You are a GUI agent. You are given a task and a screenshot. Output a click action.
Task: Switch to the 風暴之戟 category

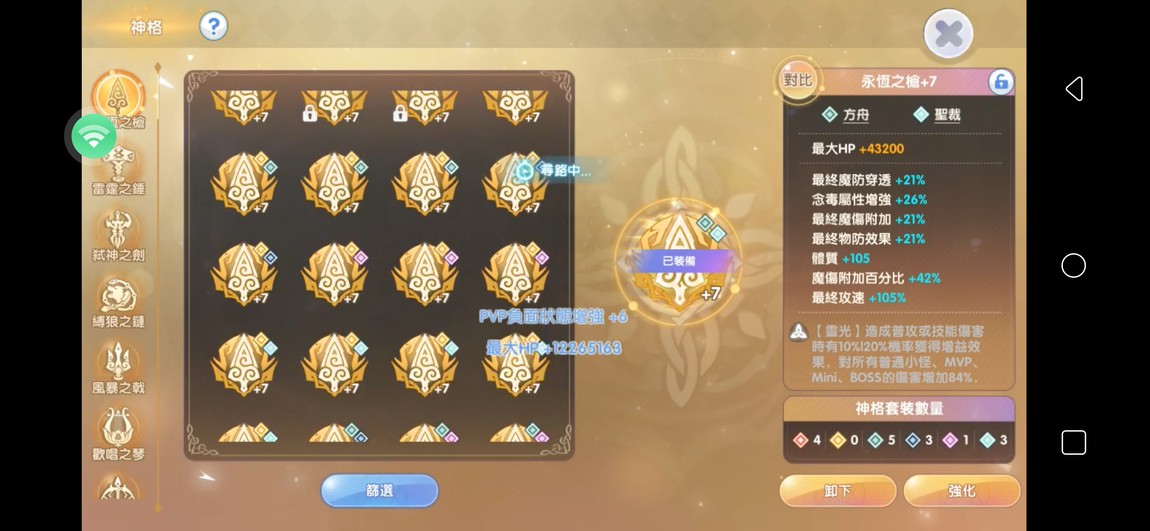click(x=118, y=366)
